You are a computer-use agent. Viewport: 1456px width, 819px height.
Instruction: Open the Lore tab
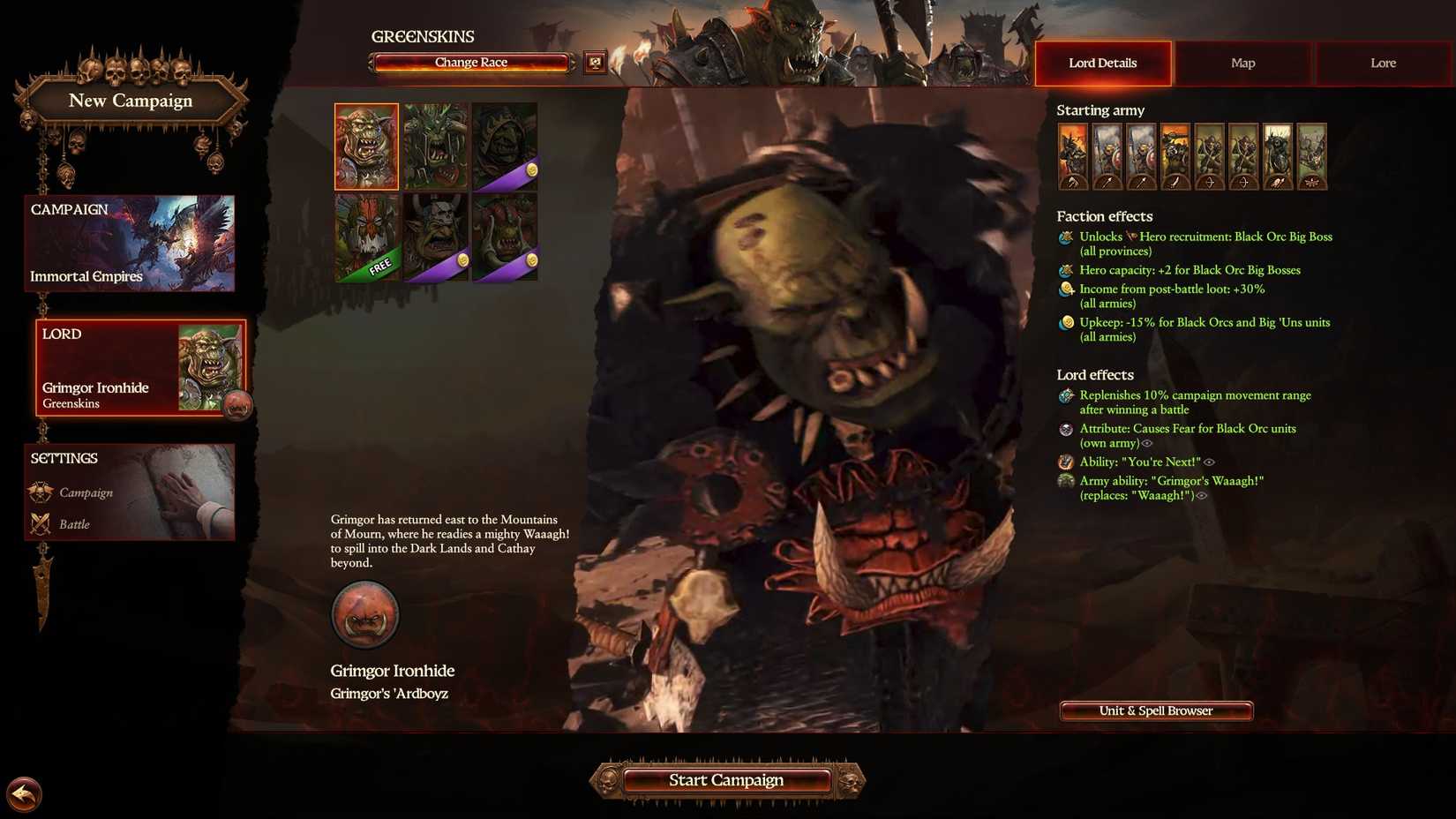1382,63
